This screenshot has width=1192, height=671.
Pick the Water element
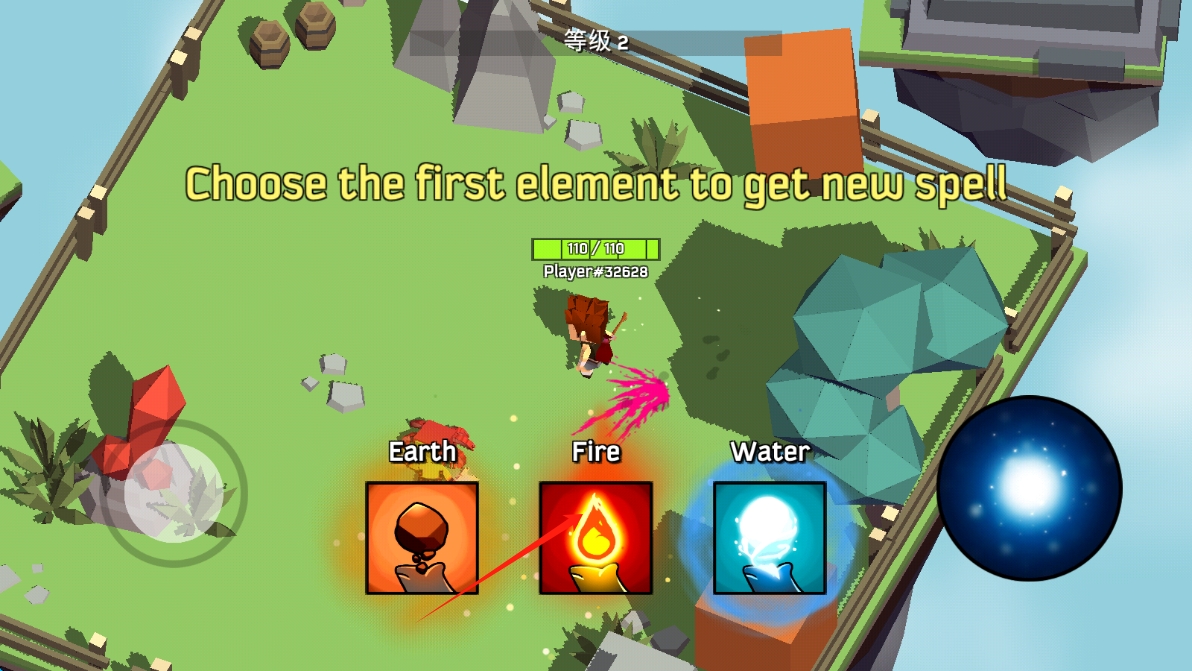(769, 537)
